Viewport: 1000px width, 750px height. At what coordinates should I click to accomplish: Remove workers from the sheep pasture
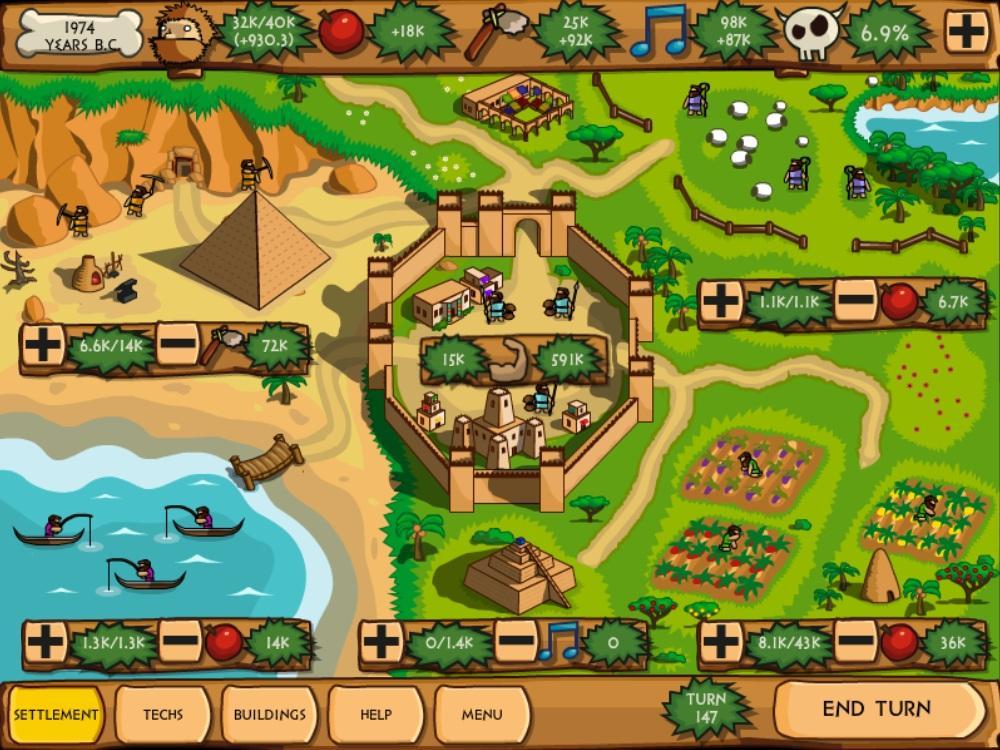pos(855,300)
